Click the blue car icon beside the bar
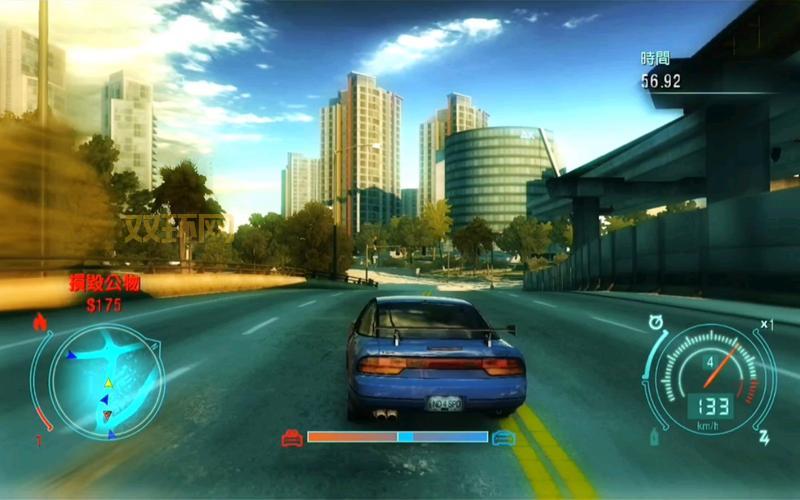Image resolution: width=800 pixels, height=500 pixels. click(503, 437)
